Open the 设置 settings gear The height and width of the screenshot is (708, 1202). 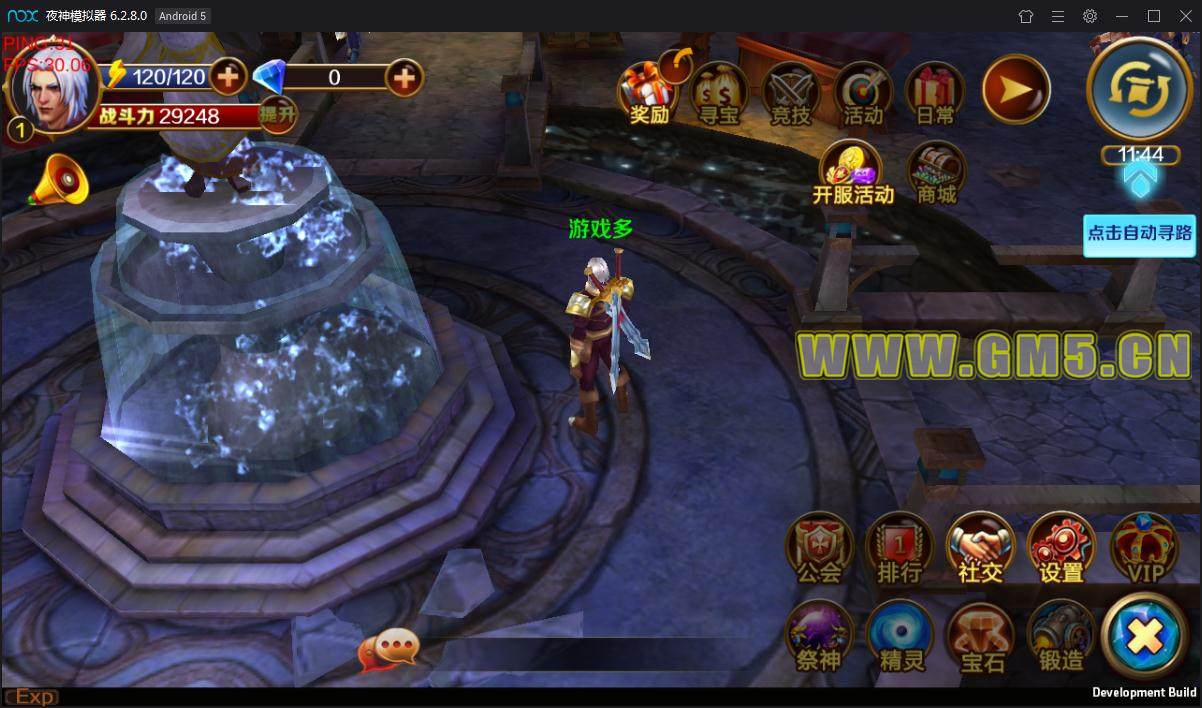(x=1061, y=549)
